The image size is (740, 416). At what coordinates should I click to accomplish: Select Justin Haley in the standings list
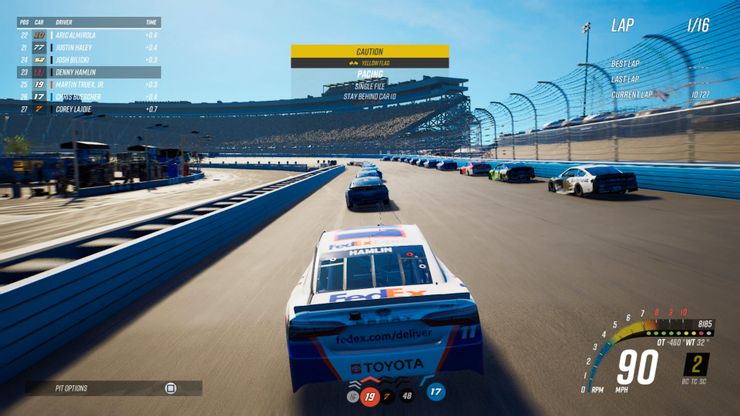coord(88,47)
